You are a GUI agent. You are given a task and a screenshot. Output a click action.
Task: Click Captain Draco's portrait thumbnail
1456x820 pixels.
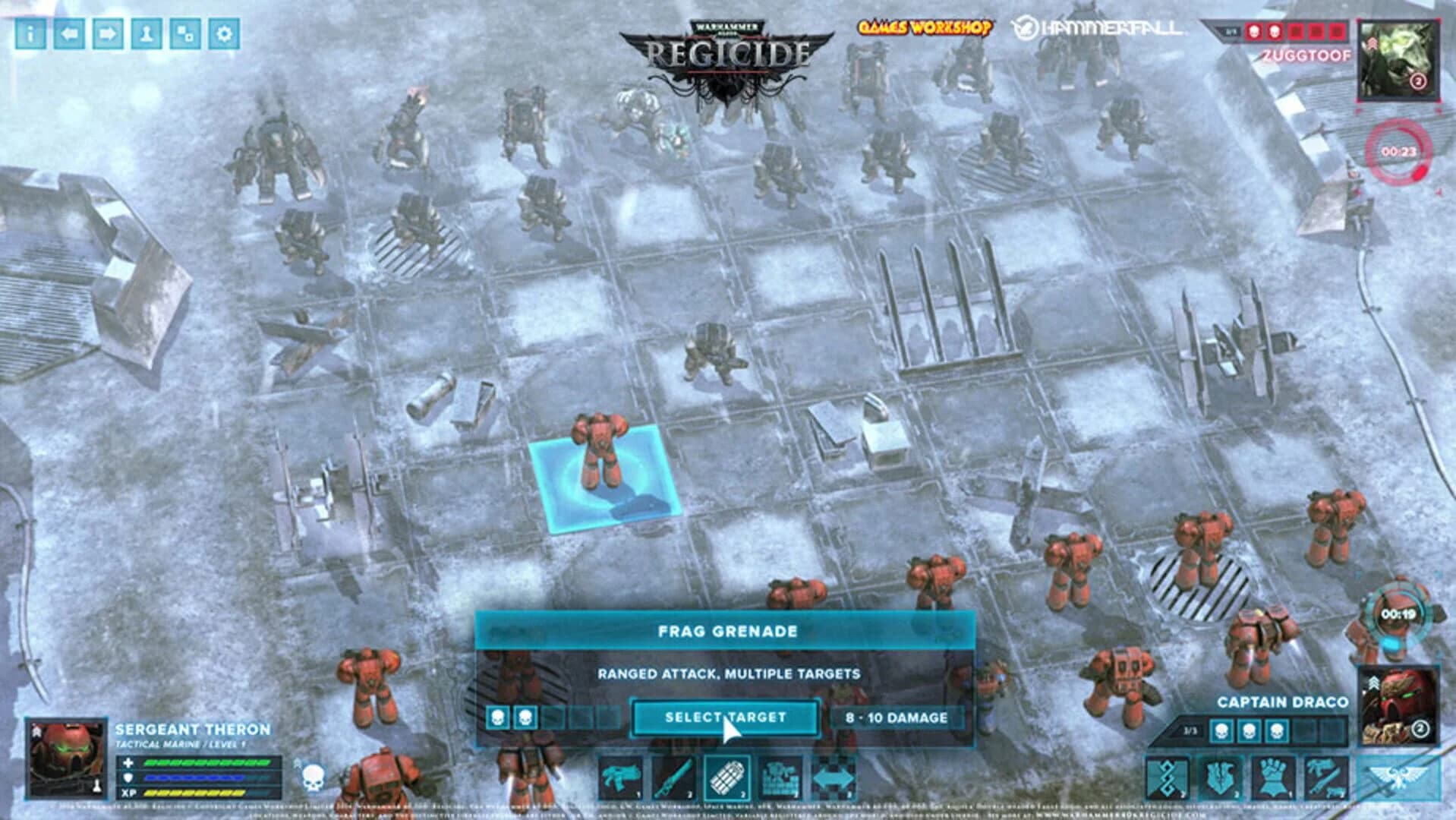click(1400, 706)
